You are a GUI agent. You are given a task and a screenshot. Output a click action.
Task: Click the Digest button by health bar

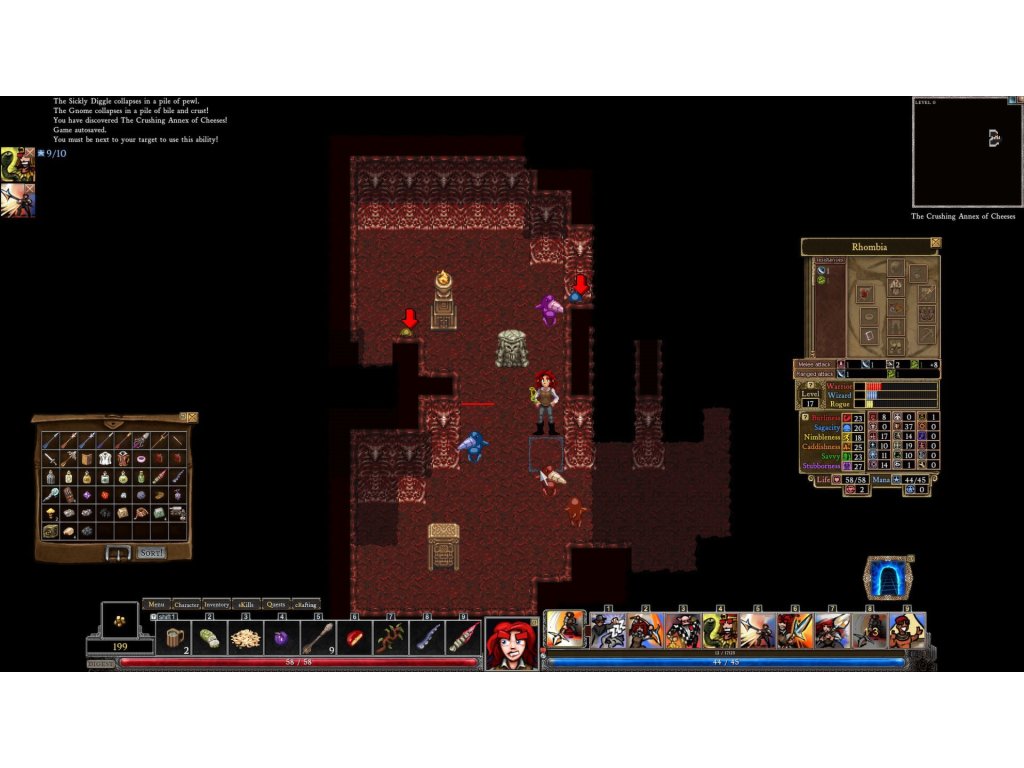[x=101, y=662]
